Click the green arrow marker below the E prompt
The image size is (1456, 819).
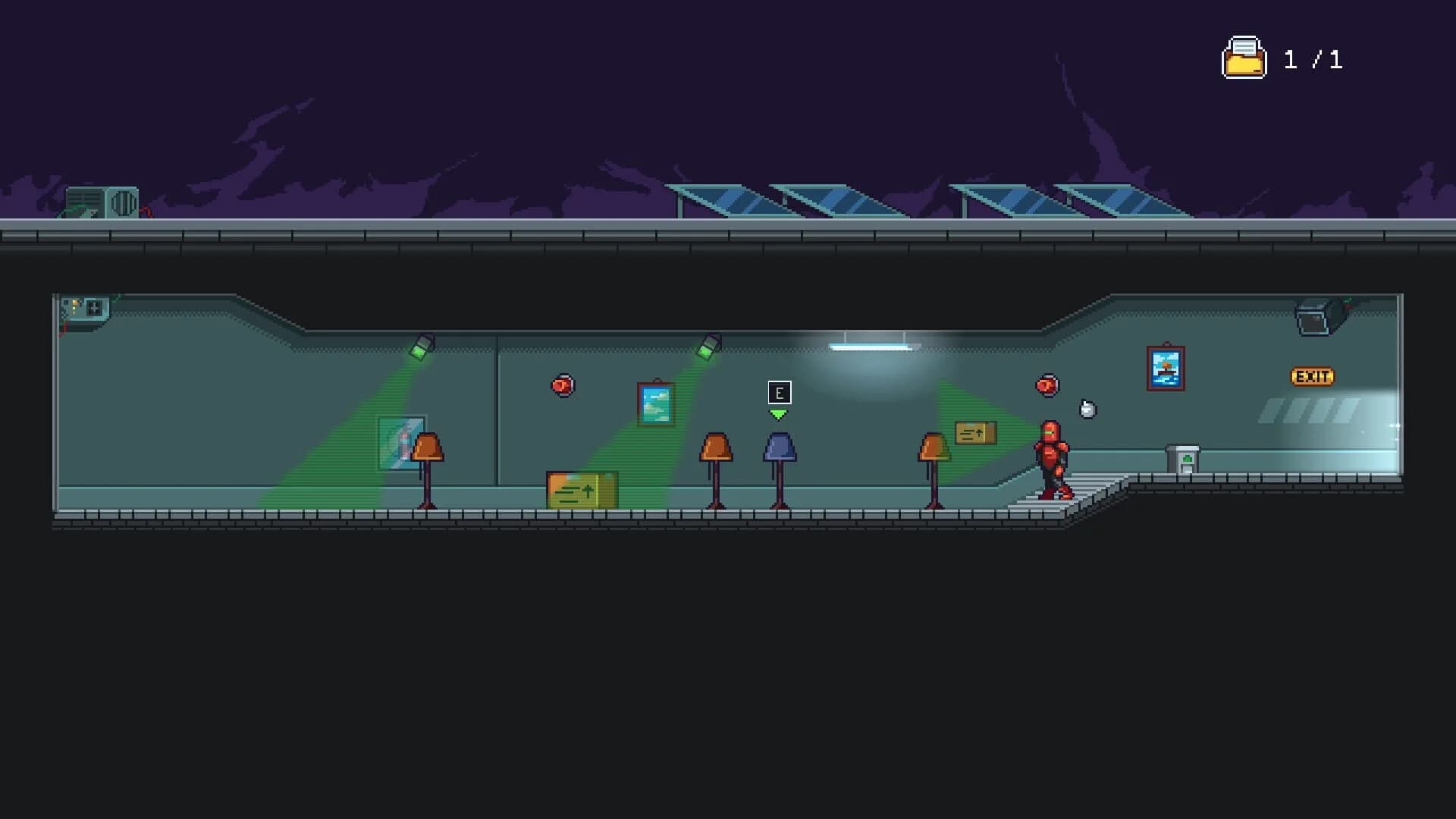tap(778, 414)
